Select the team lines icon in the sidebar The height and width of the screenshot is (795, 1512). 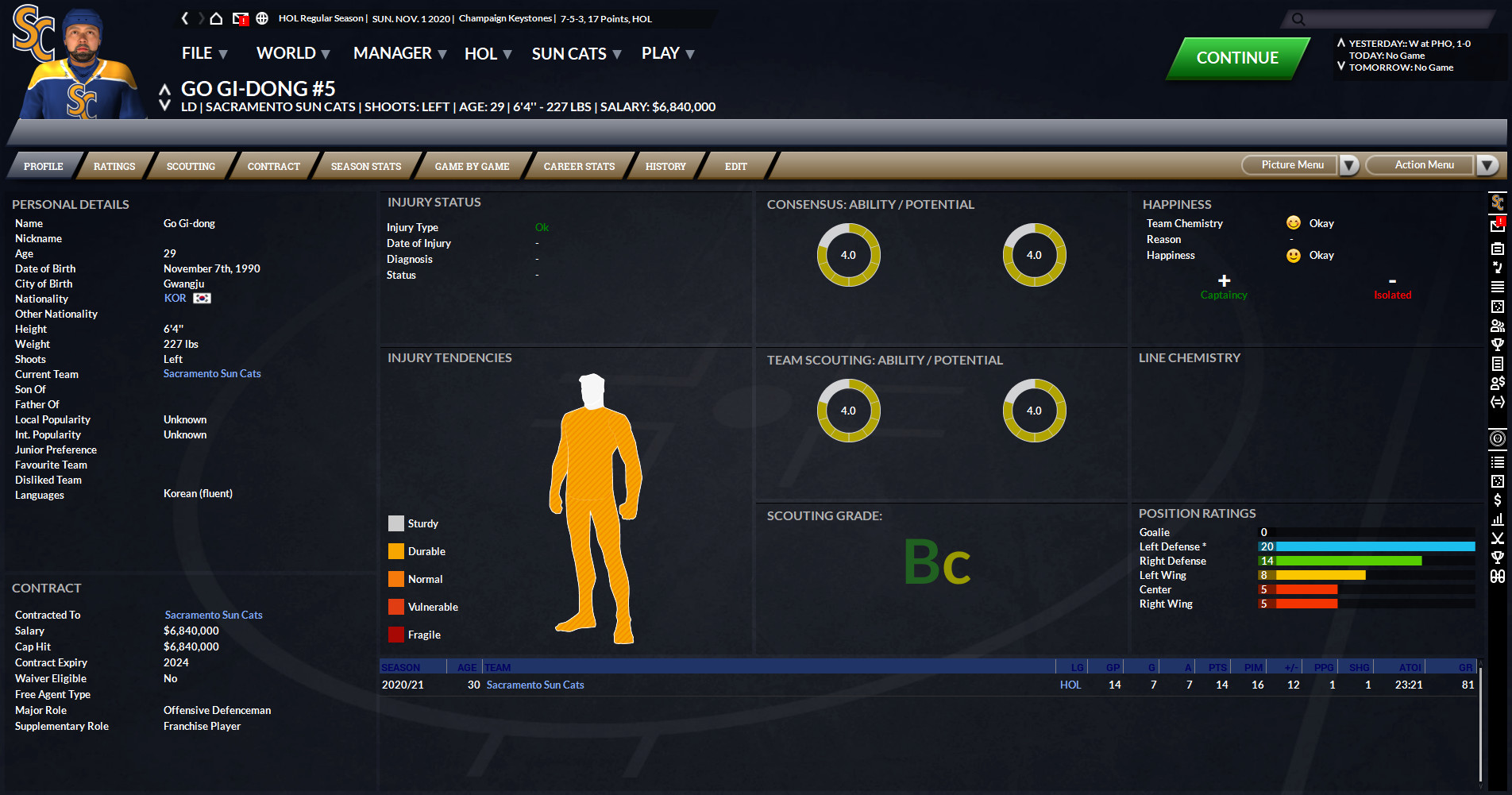point(1498,286)
